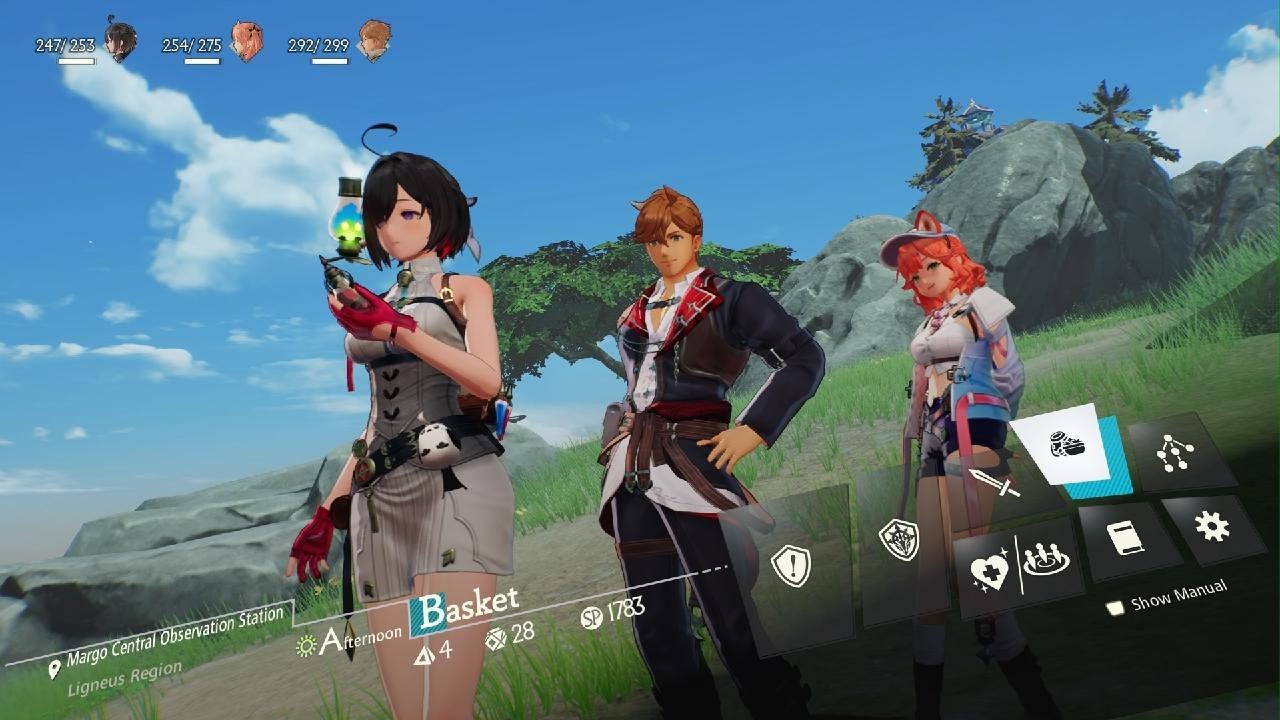Open the Basket item menu tile

(x=1068, y=445)
